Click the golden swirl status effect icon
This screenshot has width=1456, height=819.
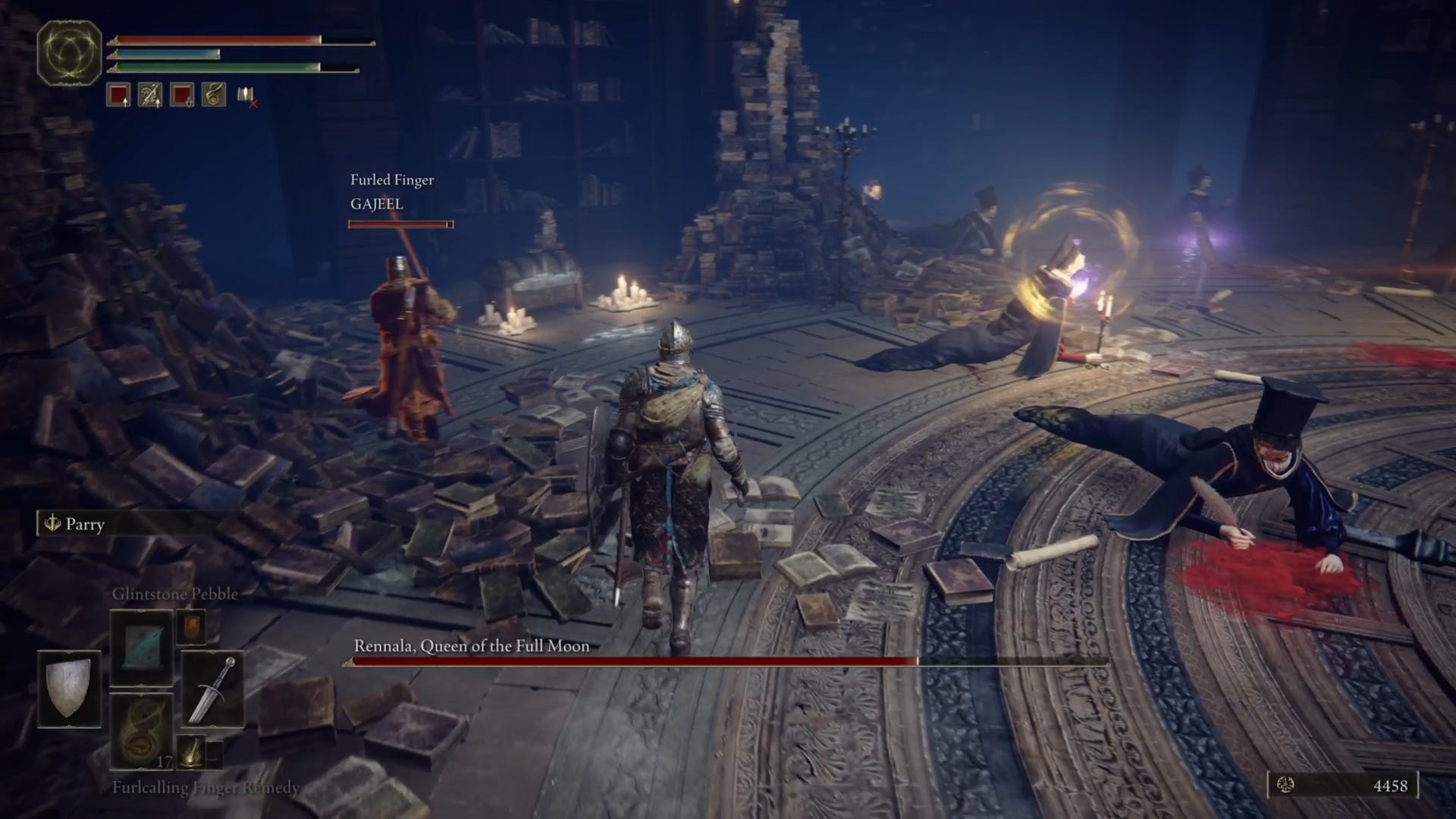tap(214, 95)
